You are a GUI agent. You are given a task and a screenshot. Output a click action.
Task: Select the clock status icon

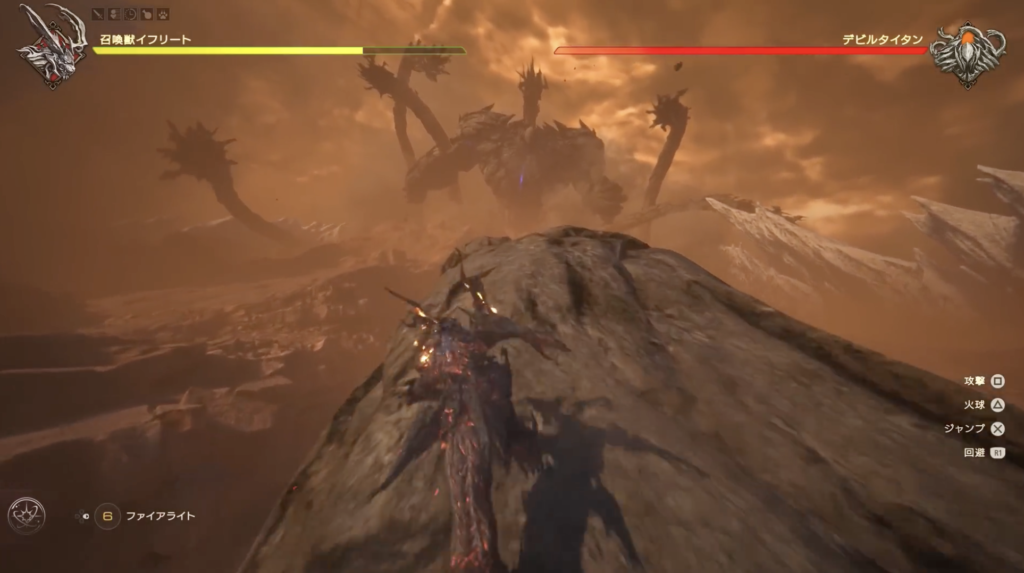pyautogui.click(x=130, y=15)
